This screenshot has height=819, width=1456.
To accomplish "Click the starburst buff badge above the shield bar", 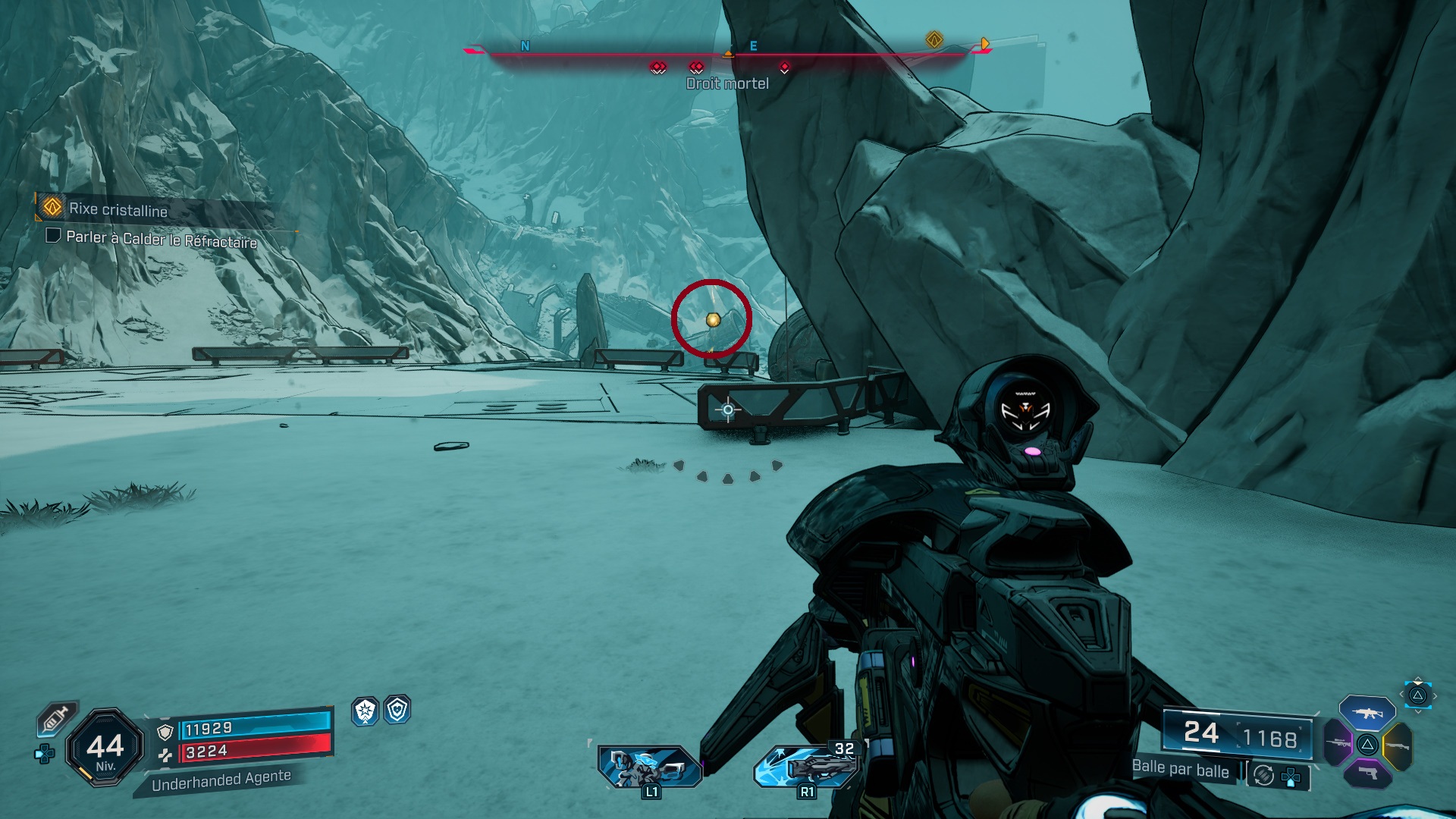I will pos(366,713).
